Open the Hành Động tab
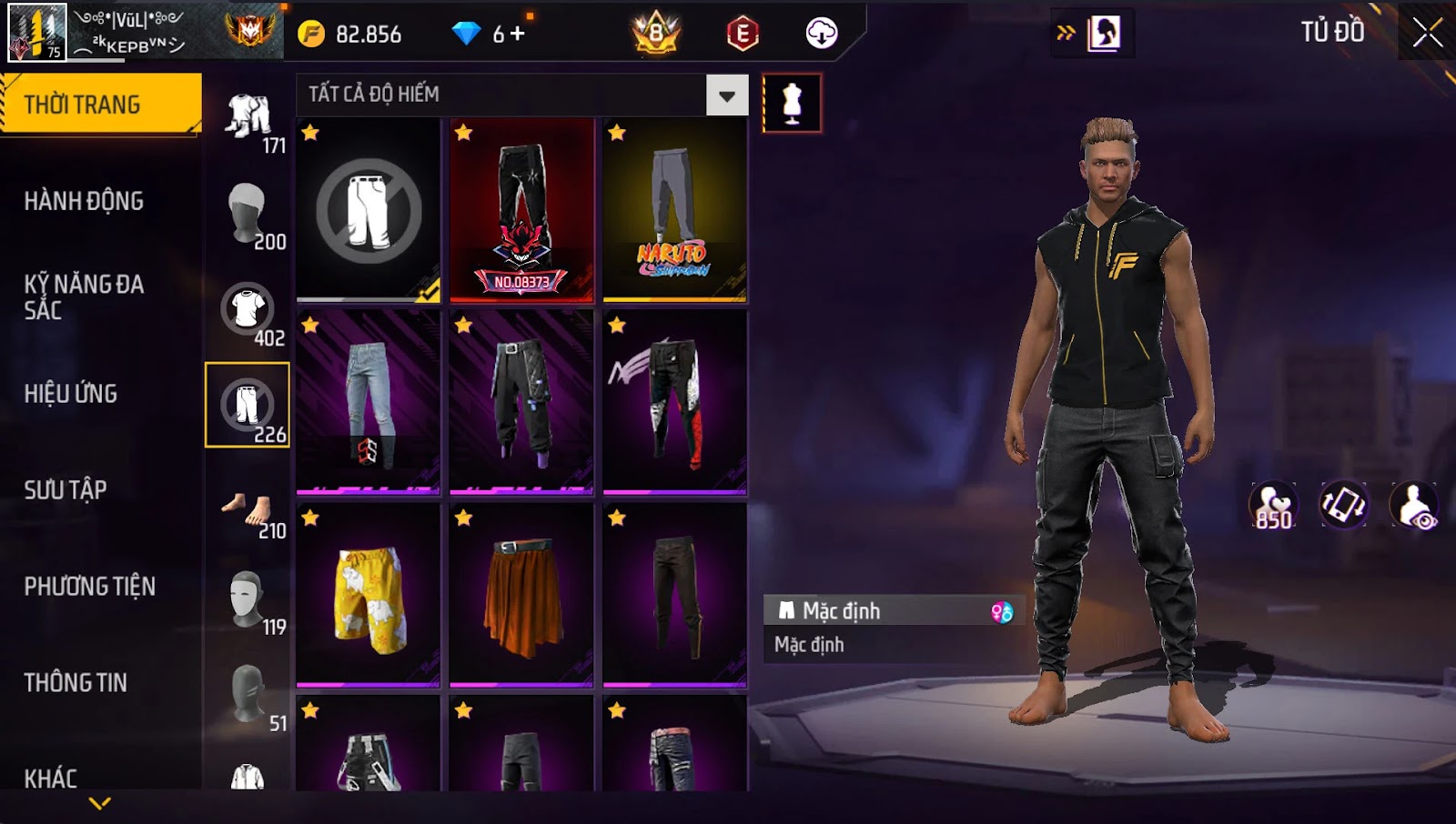Screen dimensions: 1456x824 click(84, 201)
